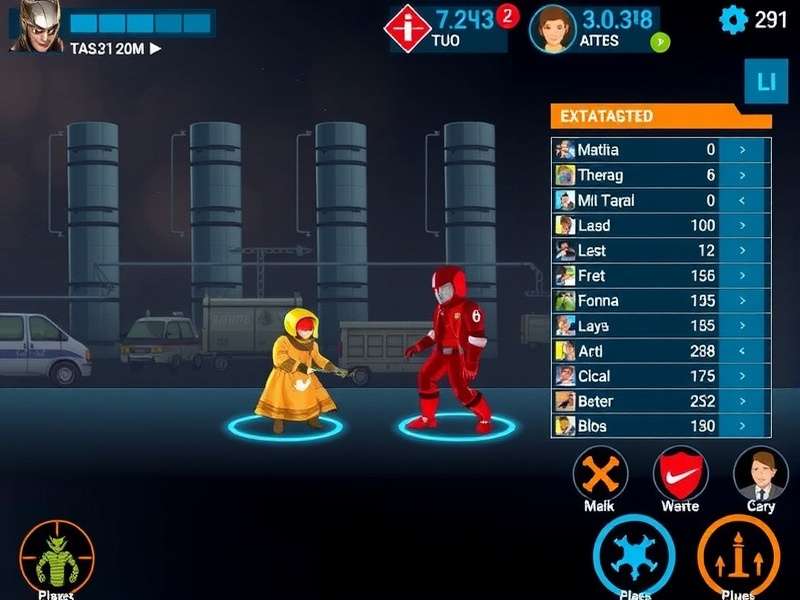The width and height of the screenshot is (800, 600).
Task: Open settings via the blue gear icon
Action: coord(734,20)
